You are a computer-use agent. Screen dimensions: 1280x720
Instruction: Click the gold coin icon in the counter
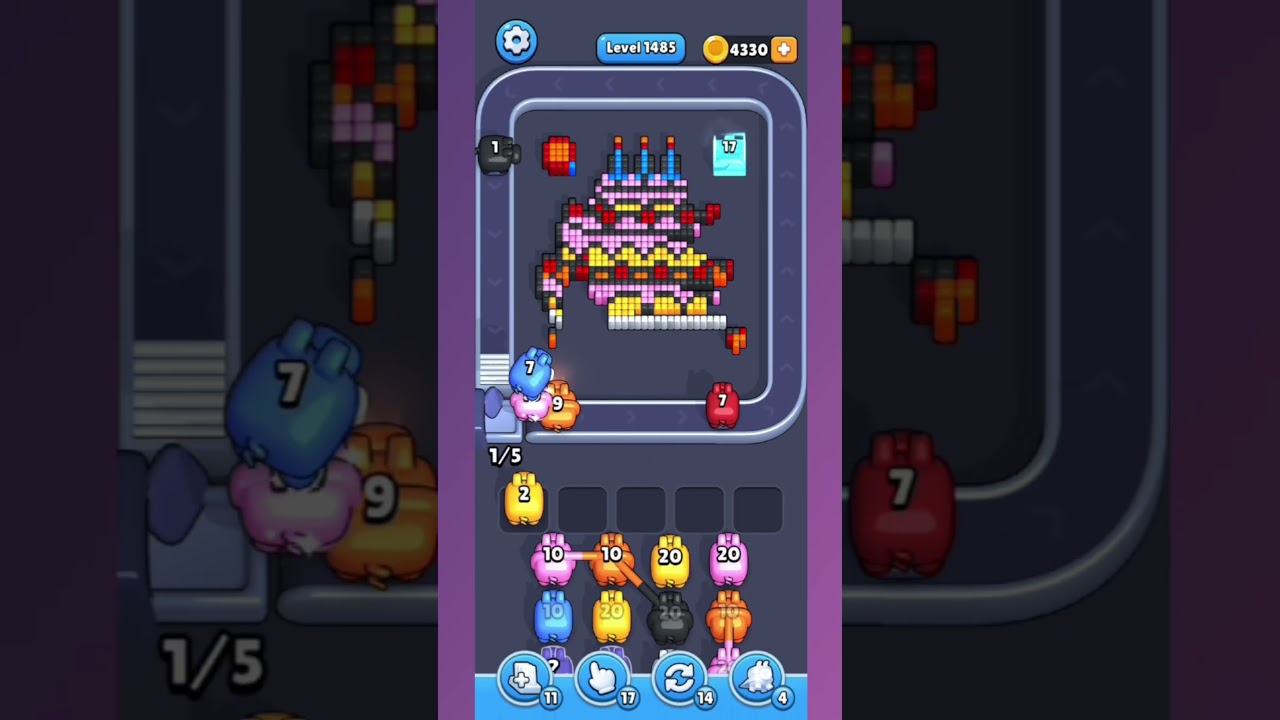(716, 48)
